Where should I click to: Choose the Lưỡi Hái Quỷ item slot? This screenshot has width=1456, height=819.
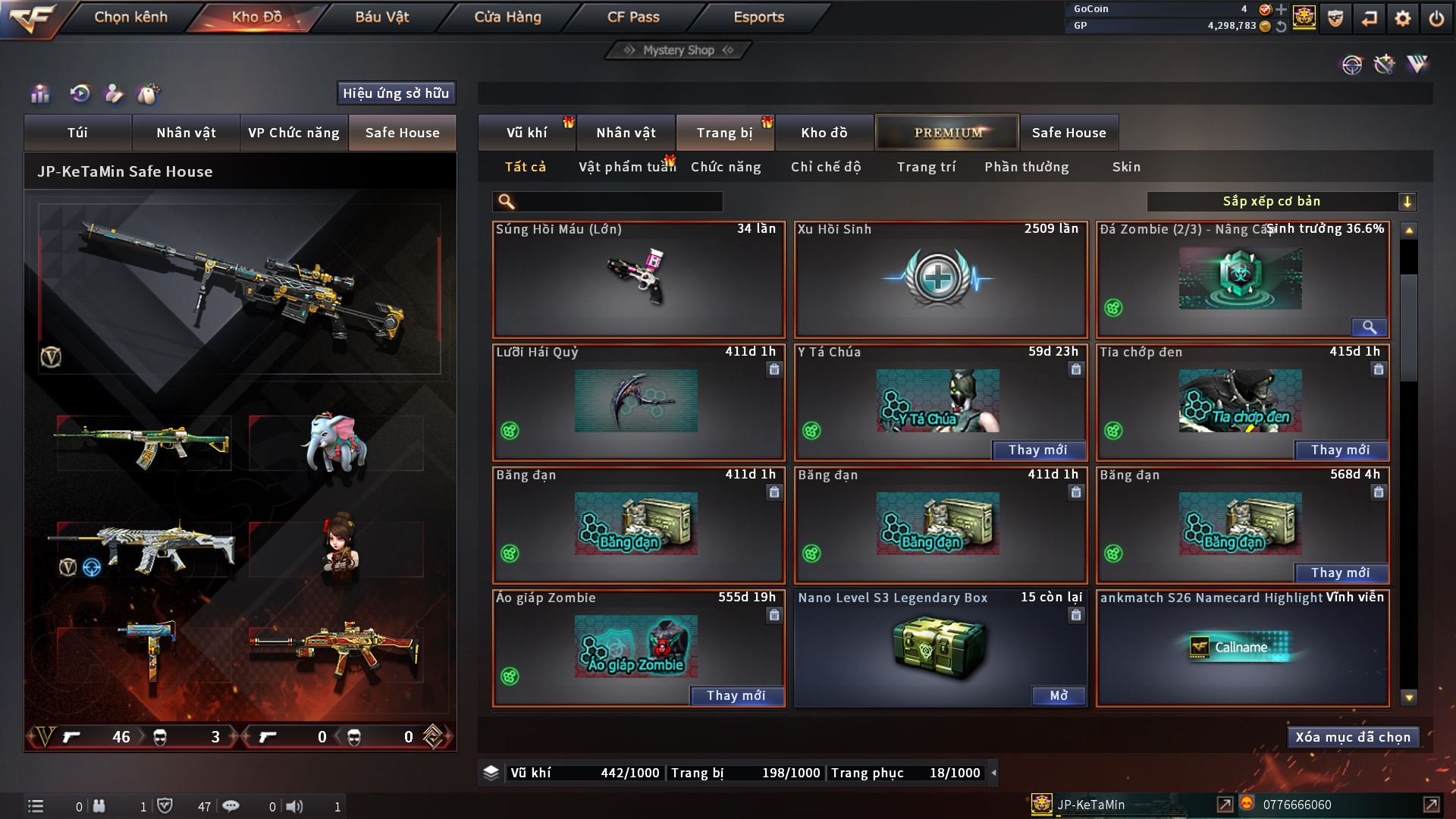point(638,402)
